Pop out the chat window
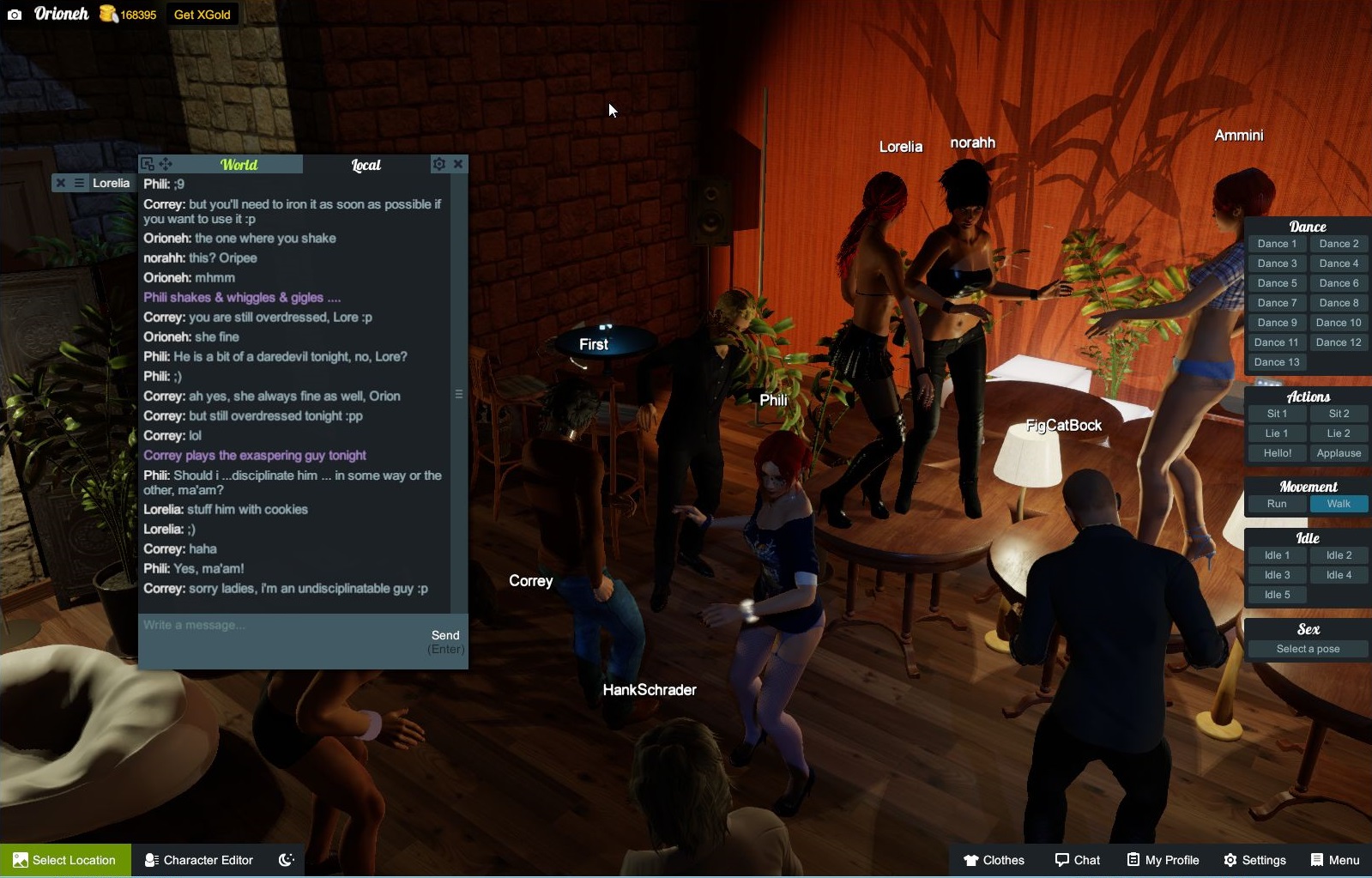Image resolution: width=1372 pixels, height=878 pixels. [x=148, y=162]
